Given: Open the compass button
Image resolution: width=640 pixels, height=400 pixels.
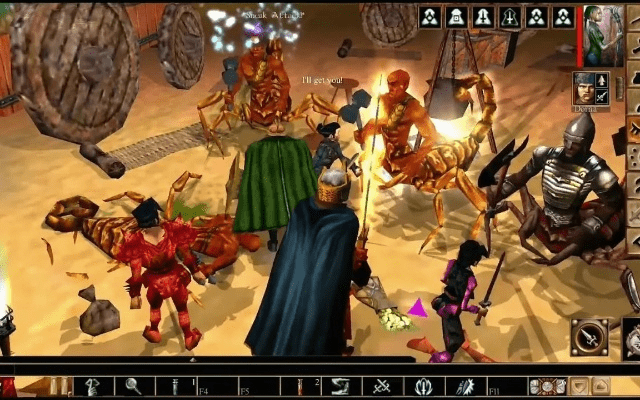Looking at the screenshot, I should click(x=589, y=336).
